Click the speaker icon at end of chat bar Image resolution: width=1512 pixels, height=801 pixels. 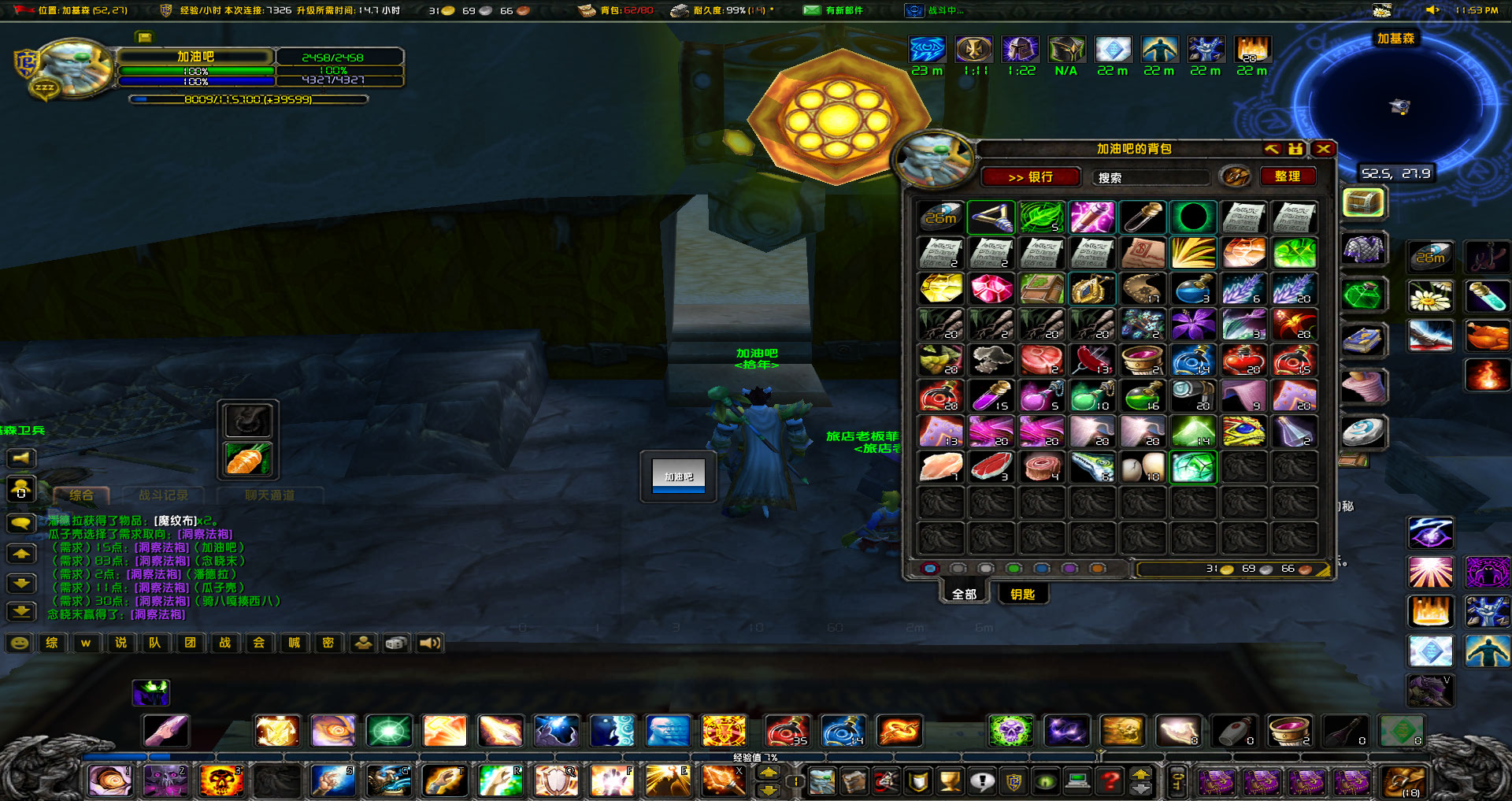(x=428, y=643)
